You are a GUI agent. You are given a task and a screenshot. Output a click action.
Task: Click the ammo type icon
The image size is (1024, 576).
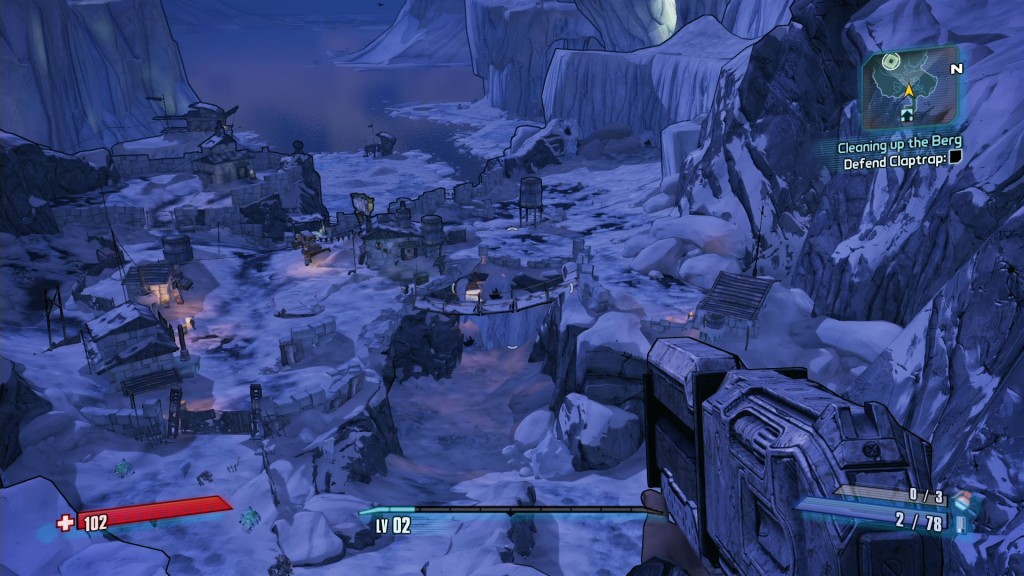(x=962, y=522)
